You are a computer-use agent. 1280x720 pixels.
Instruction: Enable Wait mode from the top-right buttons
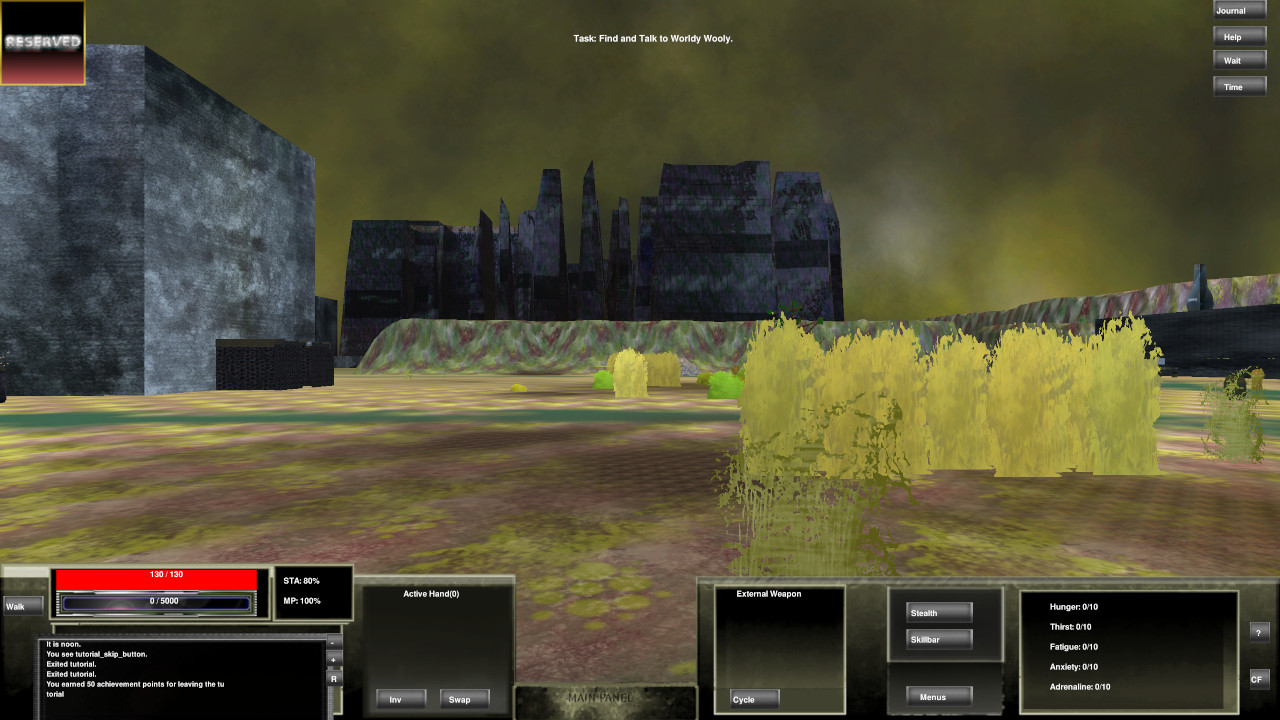coord(1239,60)
